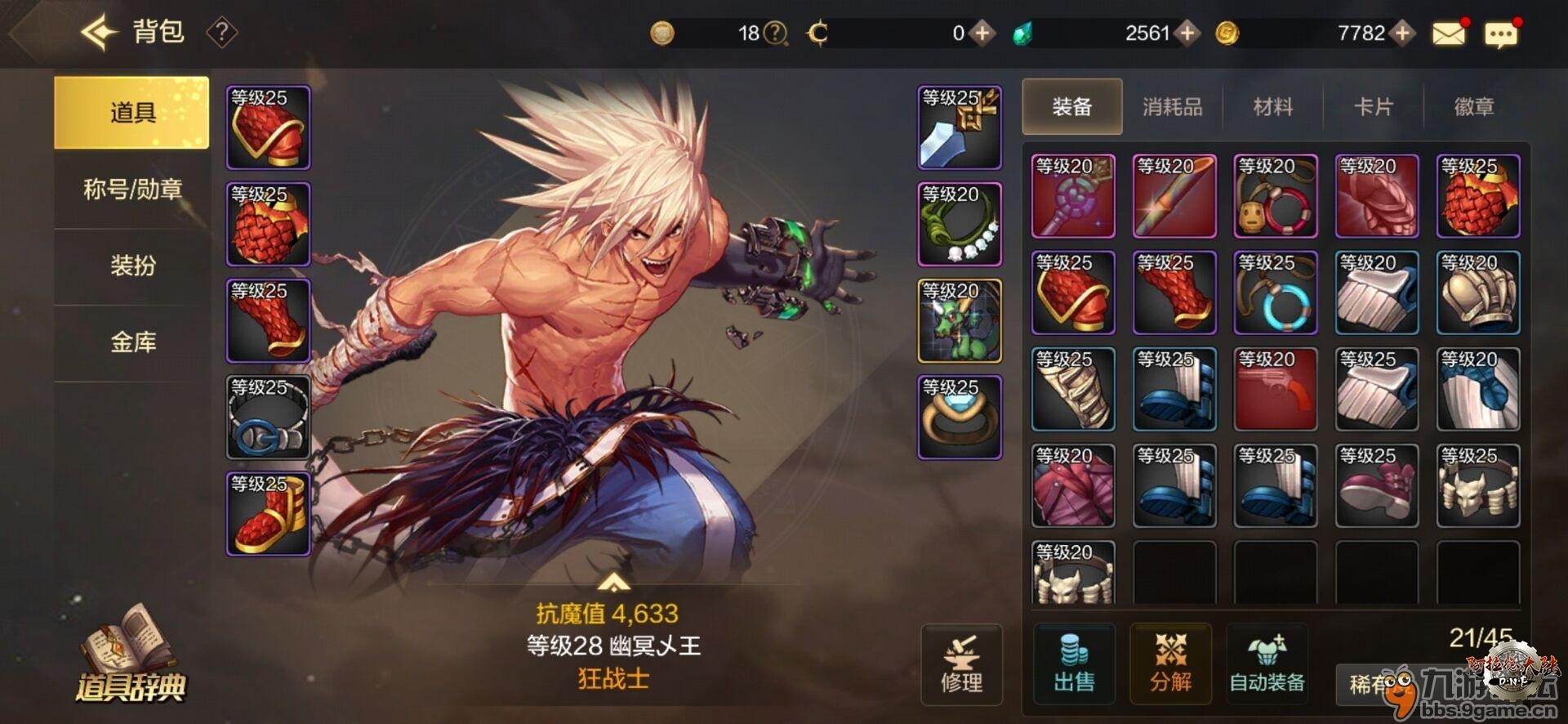This screenshot has width=1568, height=724.
Task: Switch to the 消耗品 tab
Action: point(1172,107)
